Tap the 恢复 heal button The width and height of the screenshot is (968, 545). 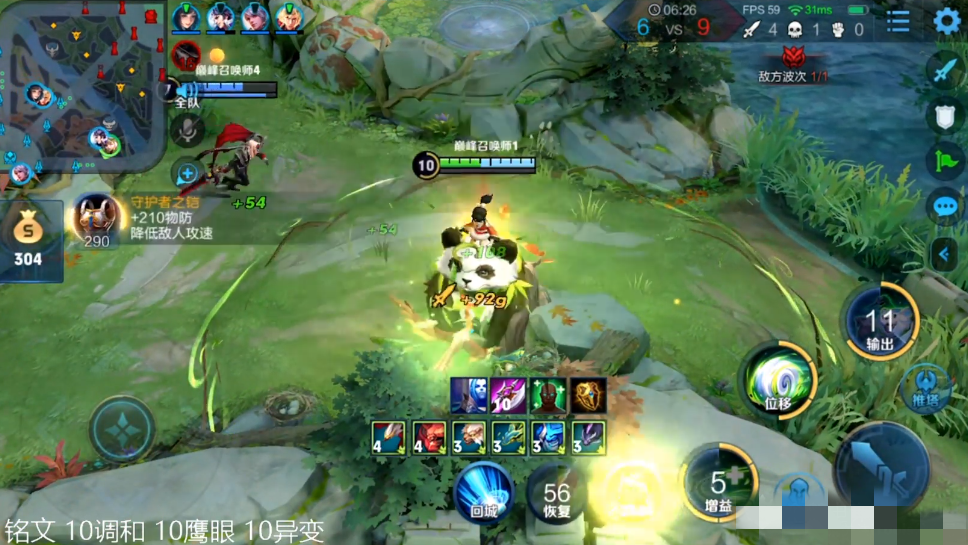(557, 492)
